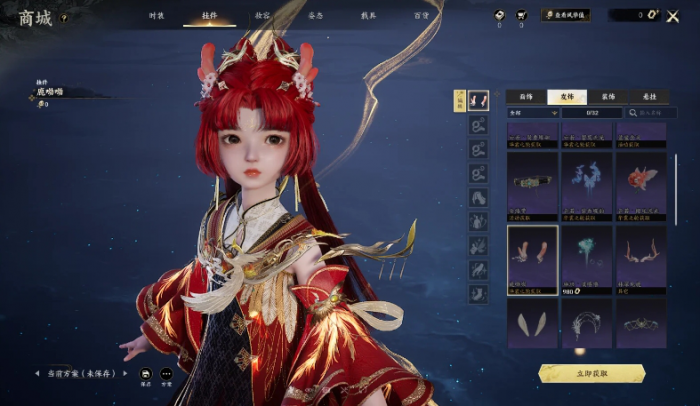The height and width of the screenshot is (406, 700).
Task: Switch to the next outfit plan arrow
Action: [x=122, y=373]
